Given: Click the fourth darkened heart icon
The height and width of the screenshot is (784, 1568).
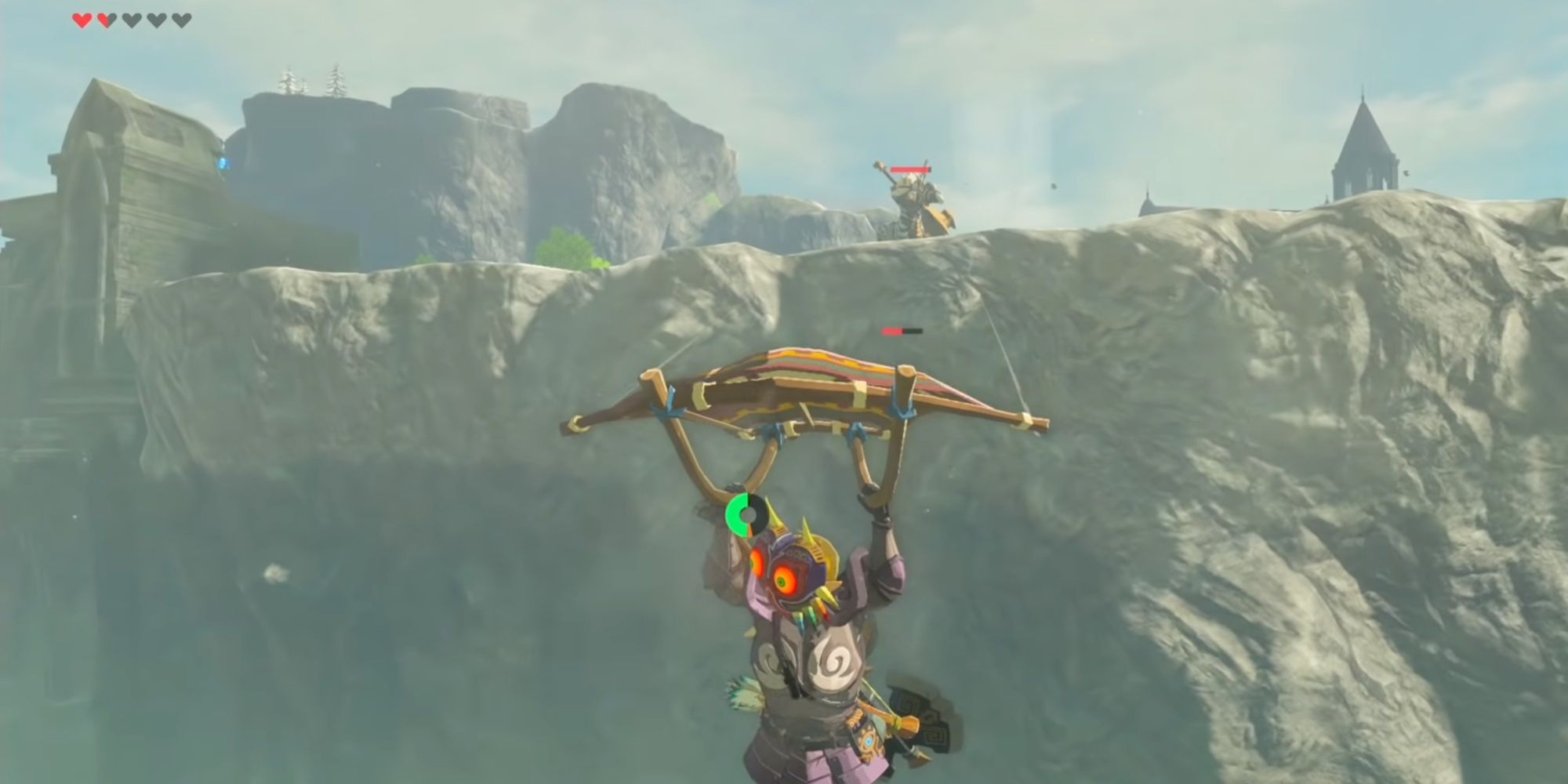Looking at the screenshot, I should 157,21.
